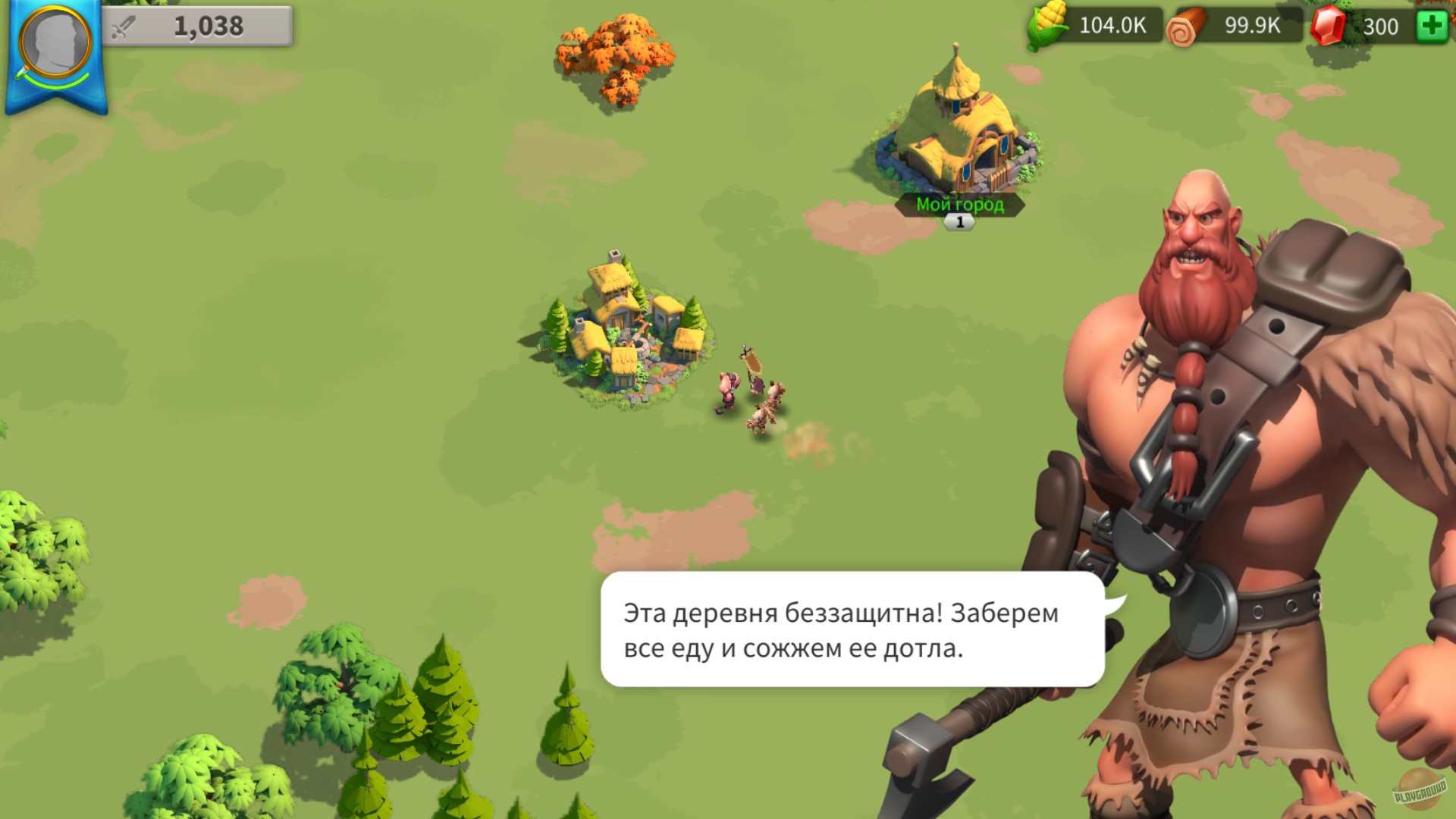
Task: Click the Мой город city name label
Action: (960, 203)
